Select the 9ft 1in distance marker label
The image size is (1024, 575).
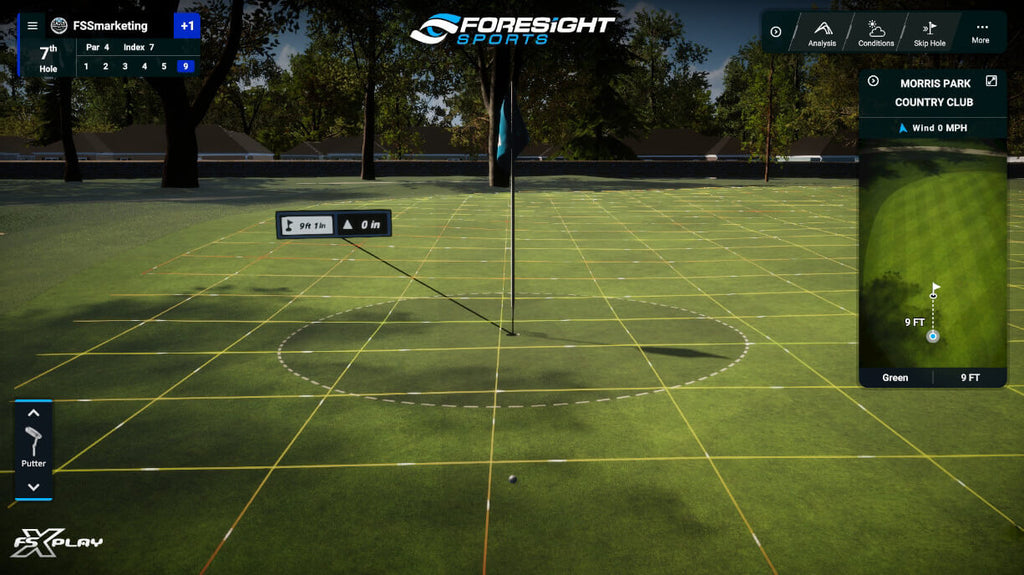(304, 224)
